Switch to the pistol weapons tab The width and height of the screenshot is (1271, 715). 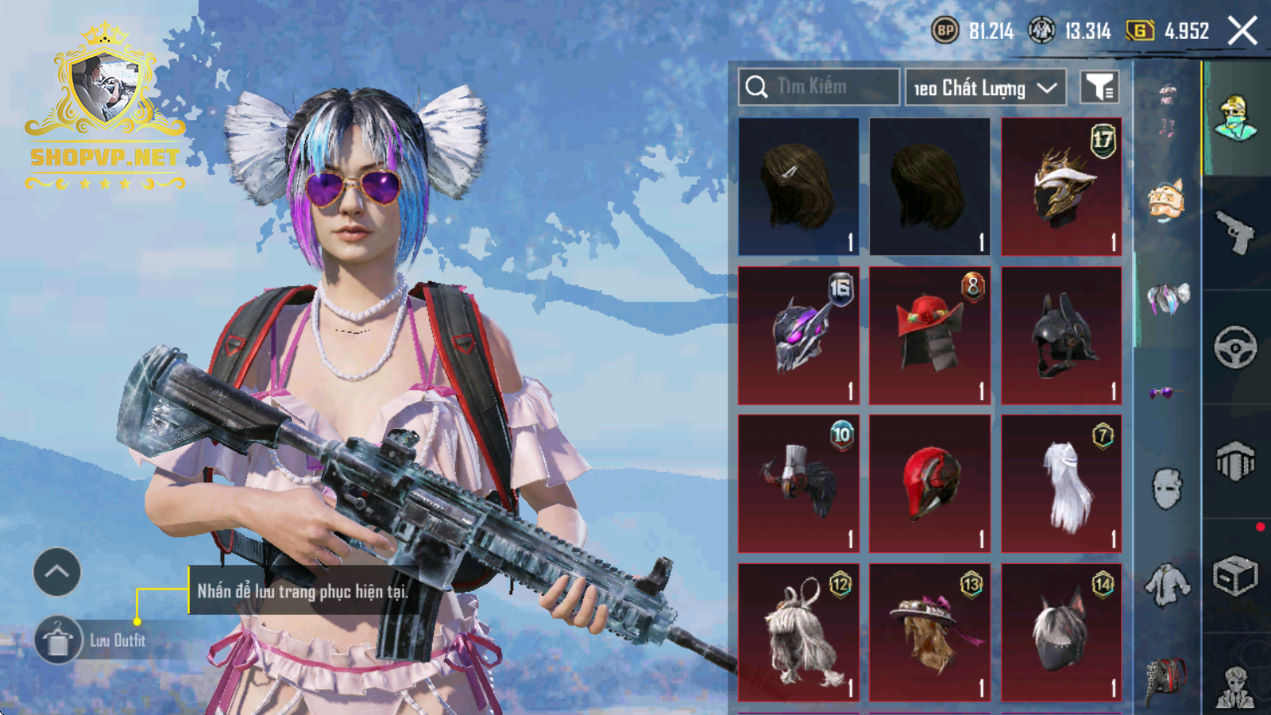click(1235, 233)
